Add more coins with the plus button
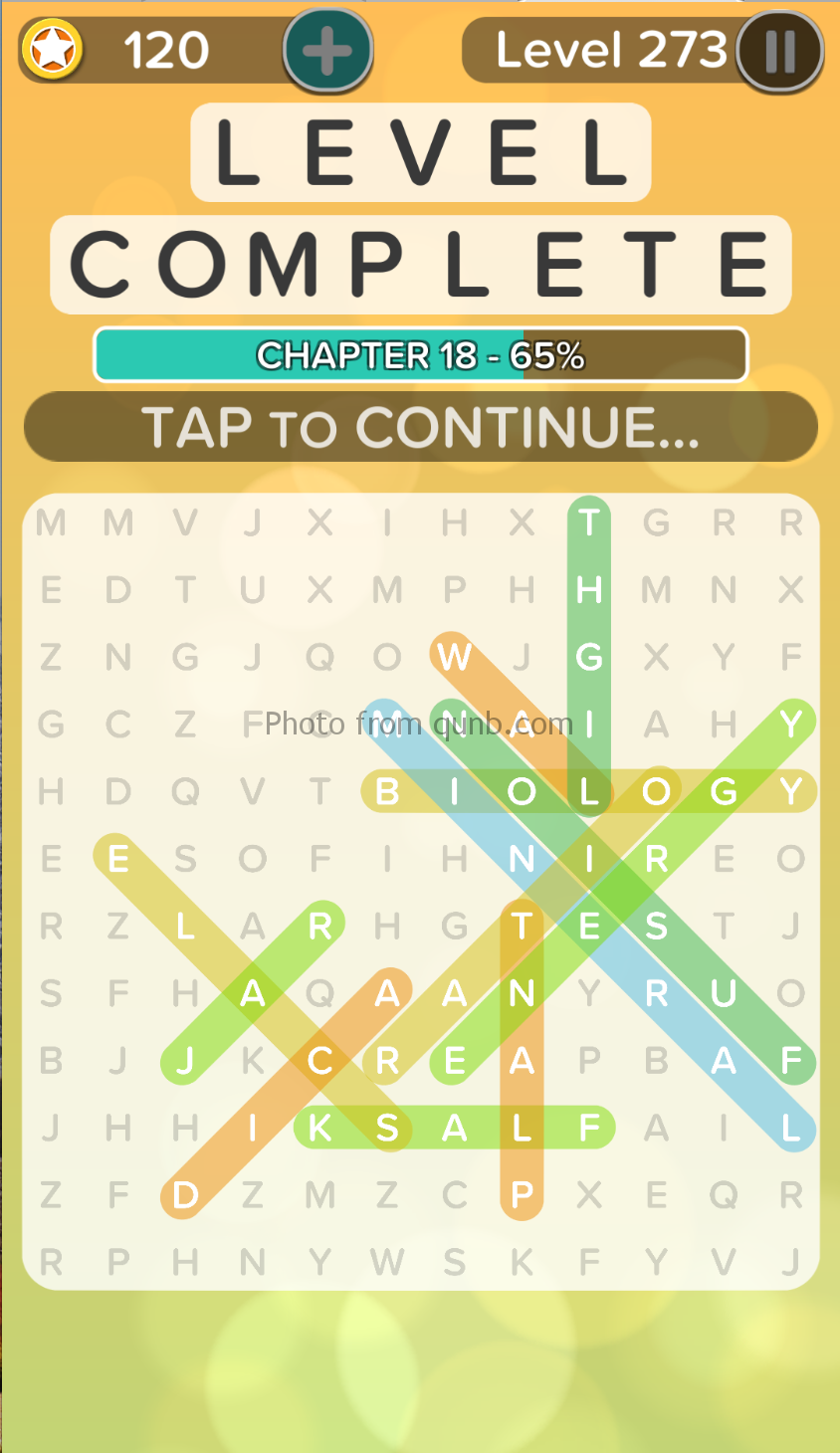The width and height of the screenshot is (840, 1453). coord(327,51)
